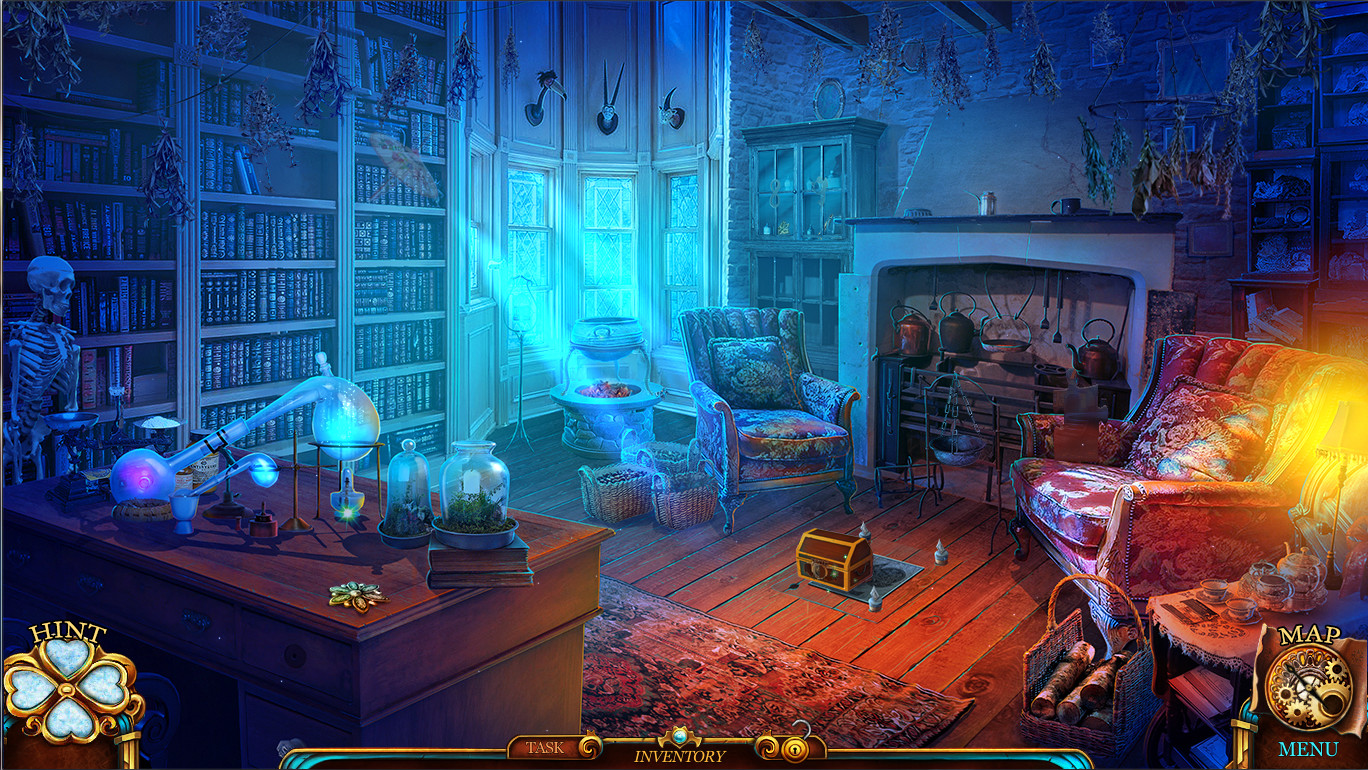Toggle the padlock to lock the inventory bar

793,748
